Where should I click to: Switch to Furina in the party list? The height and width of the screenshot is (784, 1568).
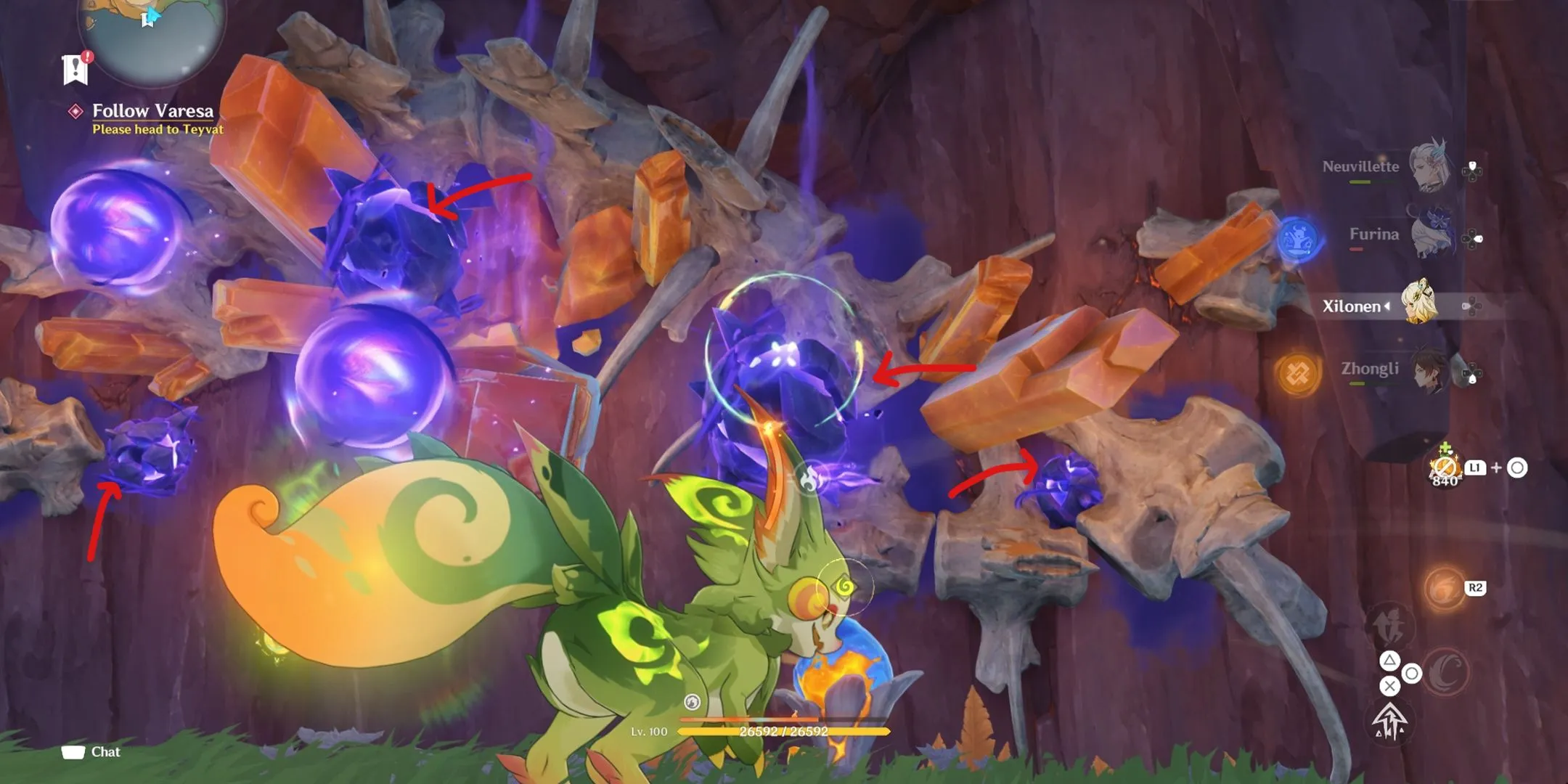click(x=1432, y=234)
